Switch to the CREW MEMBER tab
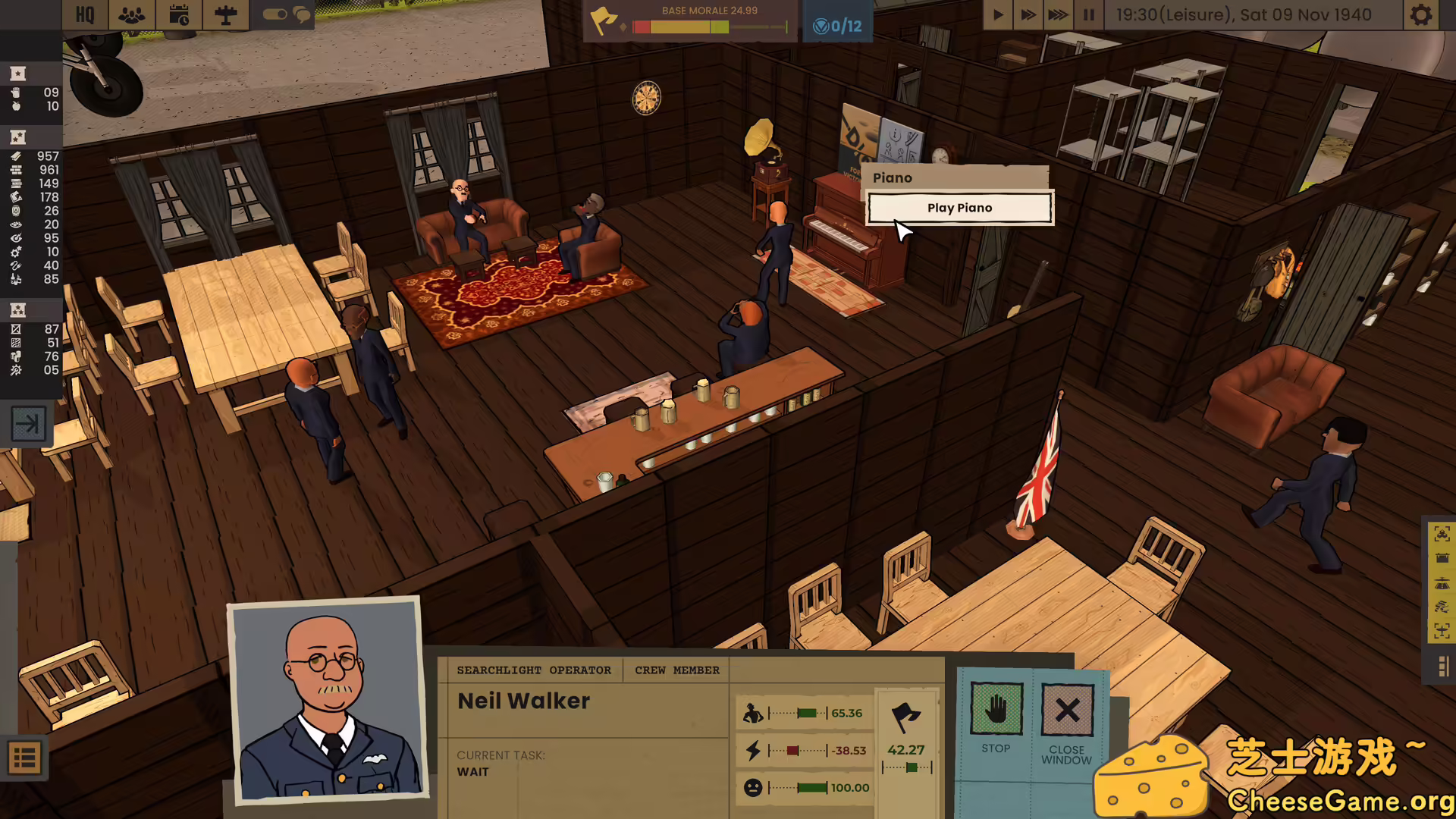 676,670
